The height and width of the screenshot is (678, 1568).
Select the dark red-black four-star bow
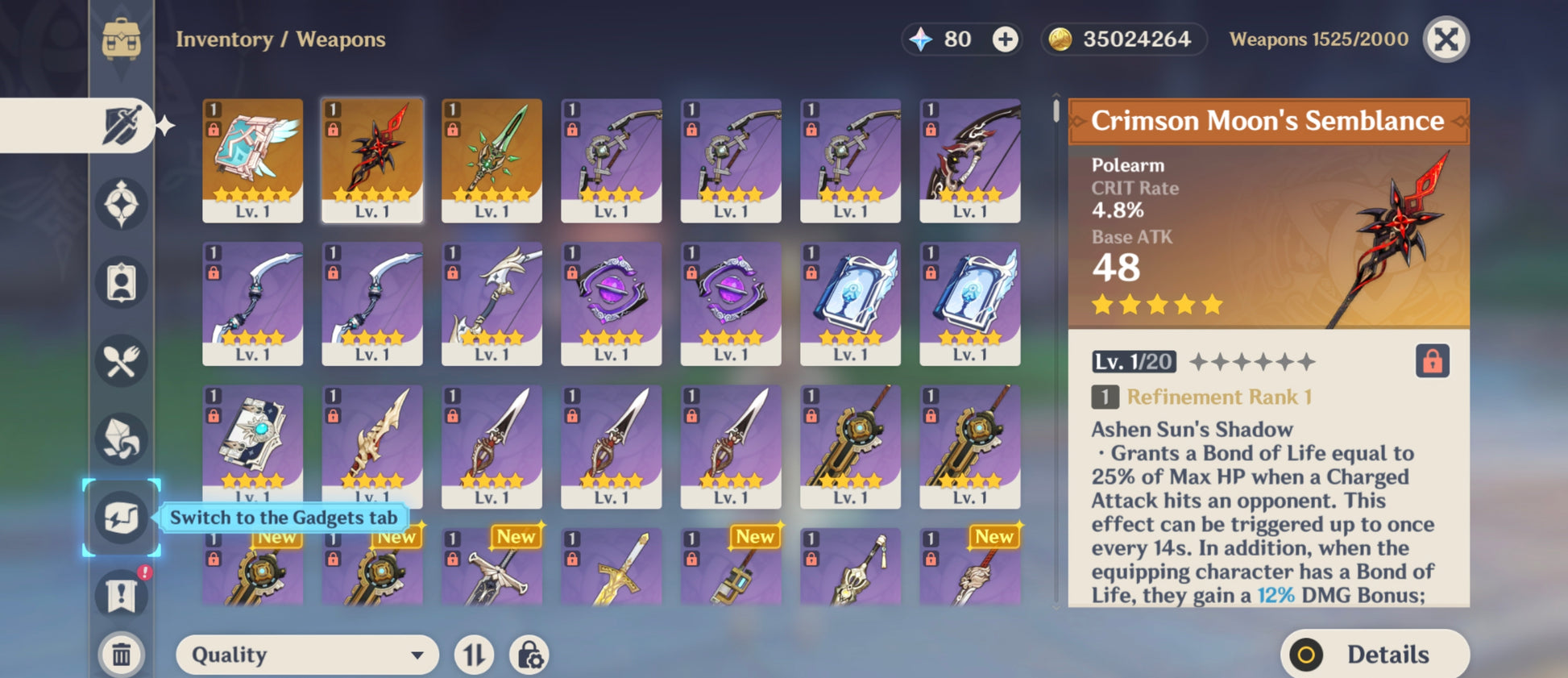pos(969,160)
